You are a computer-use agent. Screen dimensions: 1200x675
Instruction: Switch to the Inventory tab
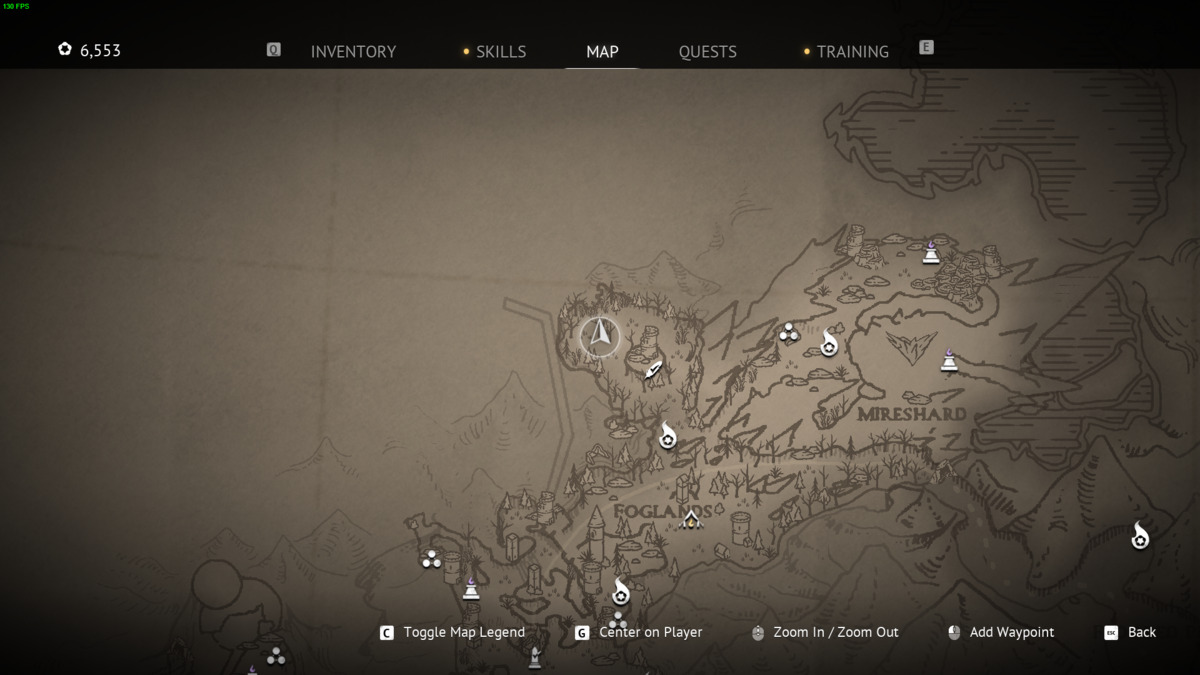point(353,52)
